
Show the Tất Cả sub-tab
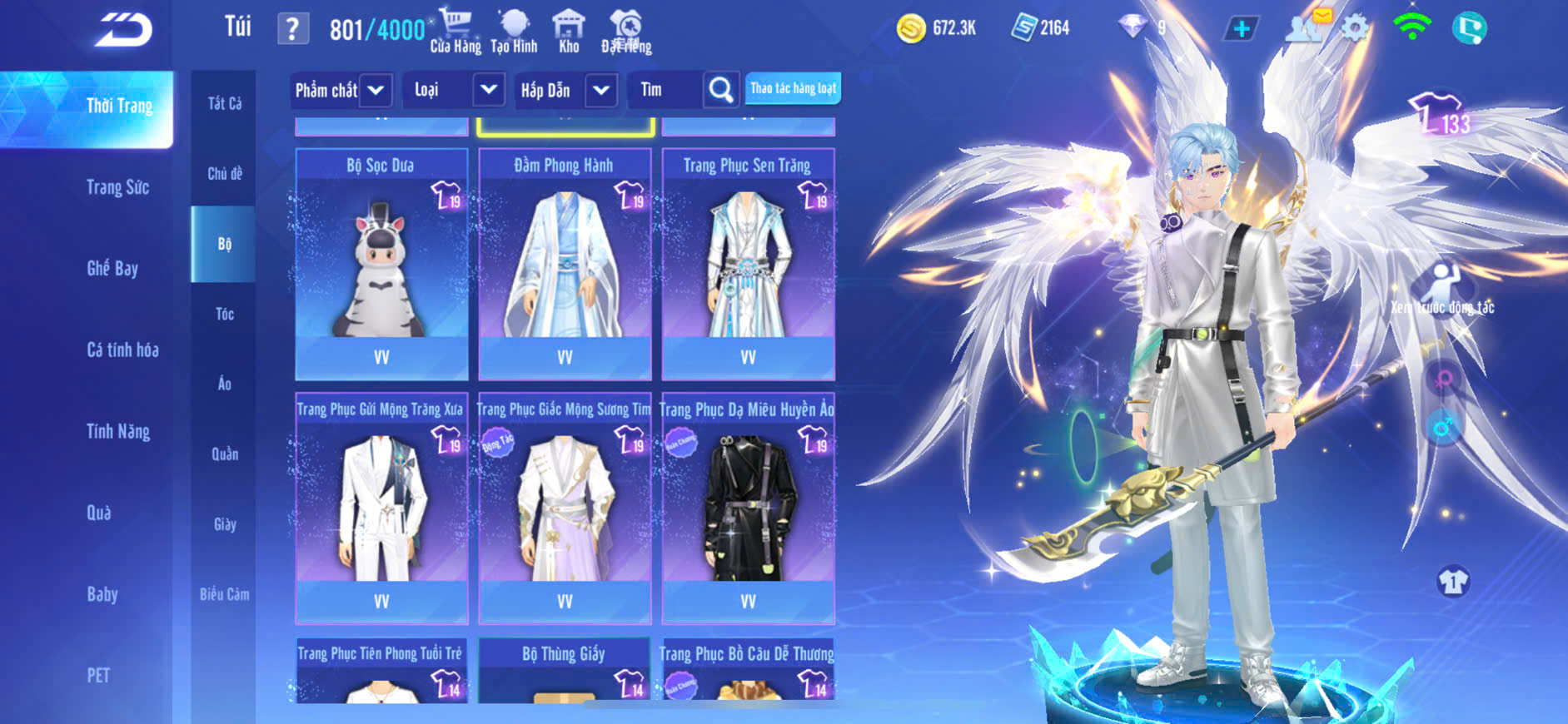(x=224, y=103)
